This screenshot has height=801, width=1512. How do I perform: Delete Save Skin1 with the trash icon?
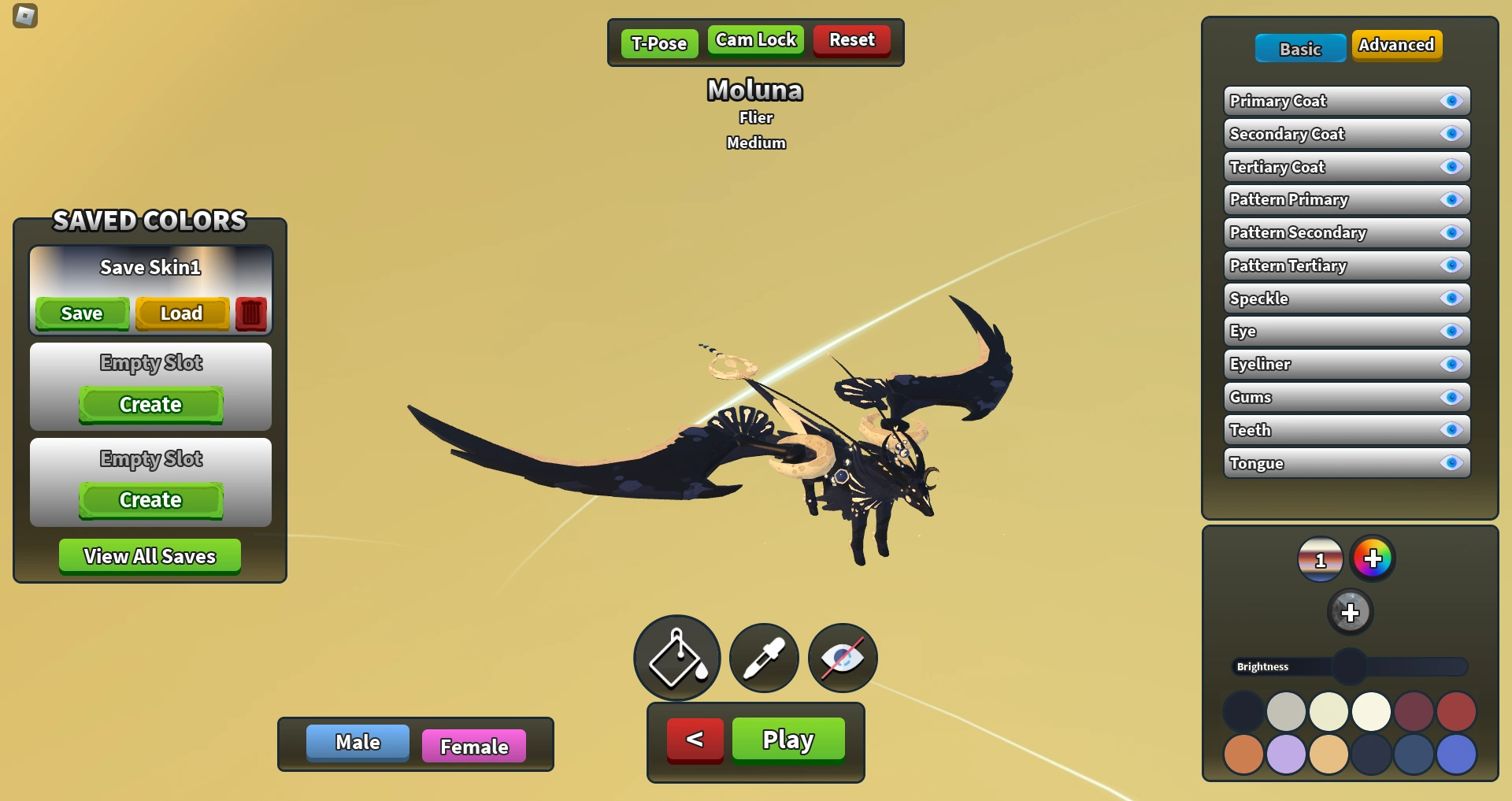(251, 313)
